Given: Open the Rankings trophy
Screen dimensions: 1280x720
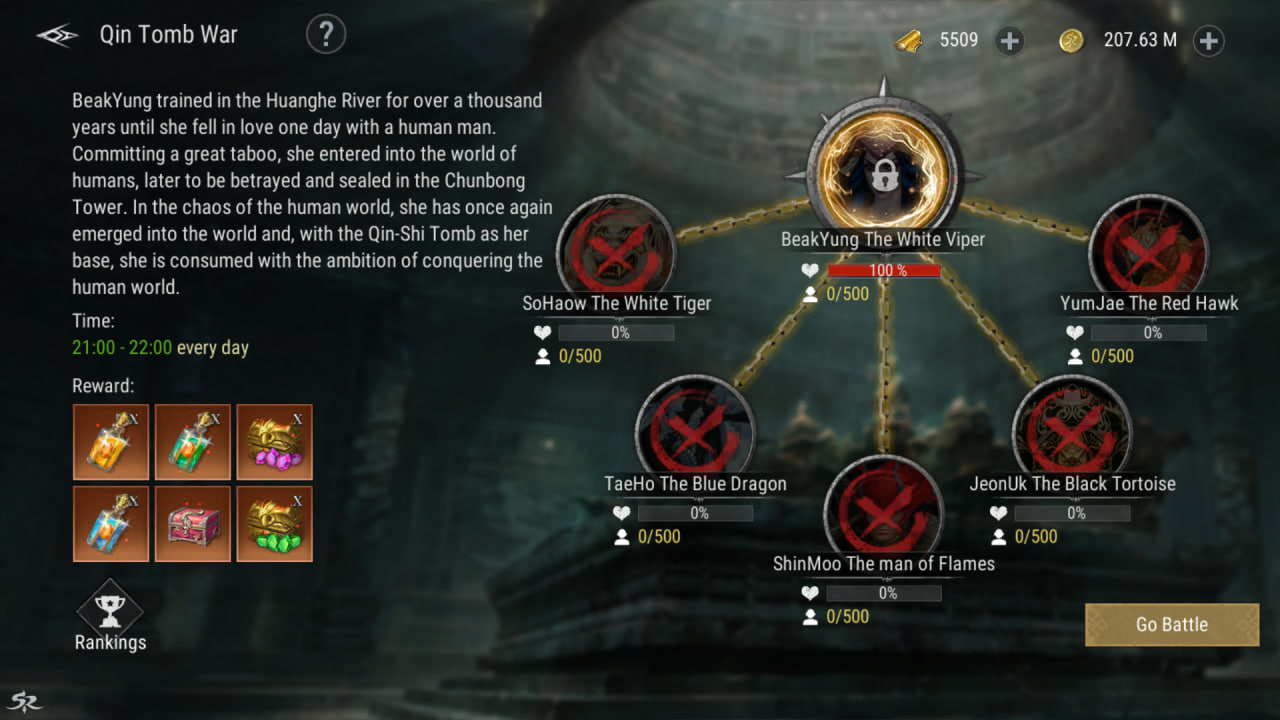Looking at the screenshot, I should (110, 612).
